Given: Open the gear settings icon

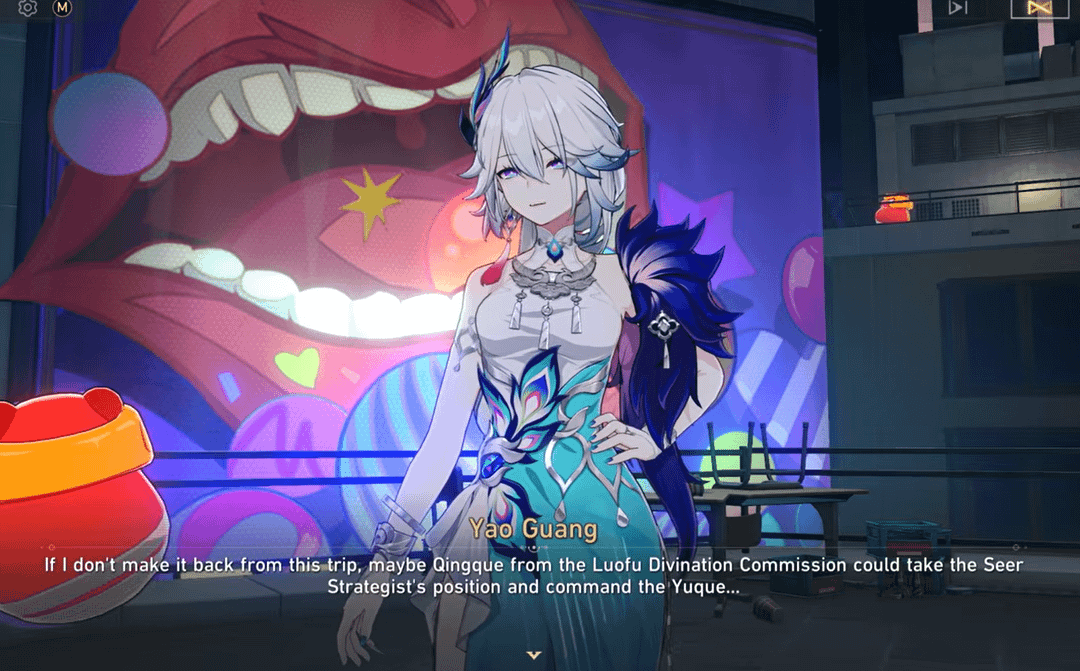Looking at the screenshot, I should pos(28,8).
